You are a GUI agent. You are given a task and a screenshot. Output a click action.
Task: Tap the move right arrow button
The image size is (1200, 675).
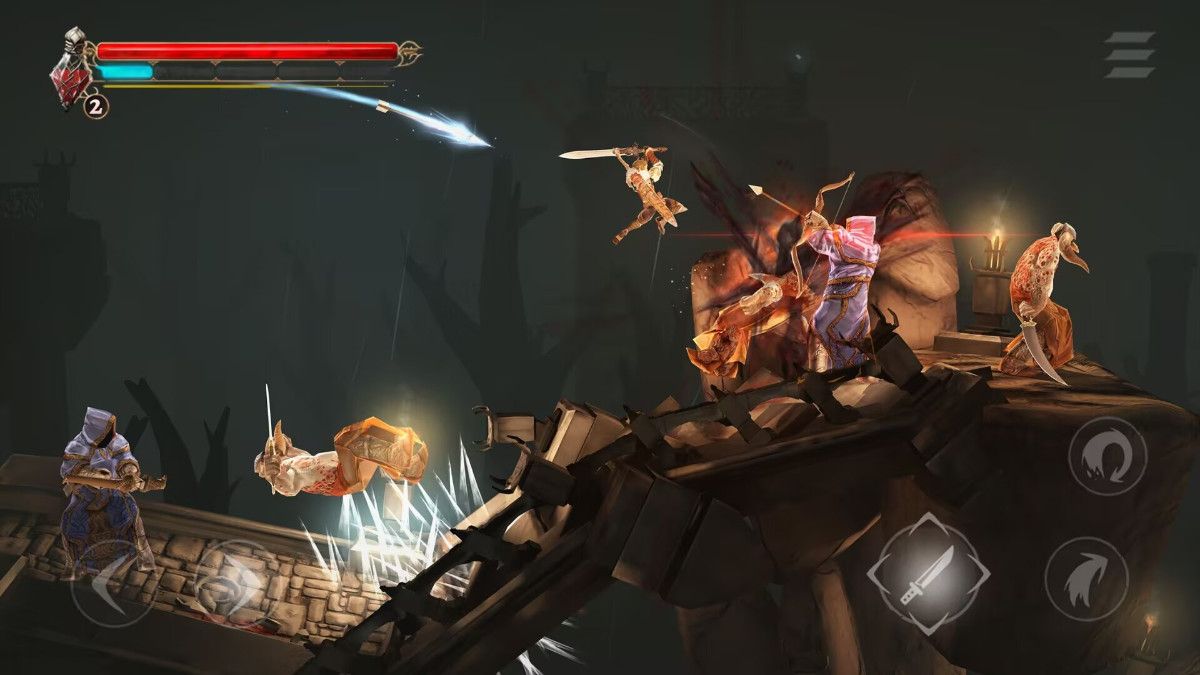tap(232, 585)
